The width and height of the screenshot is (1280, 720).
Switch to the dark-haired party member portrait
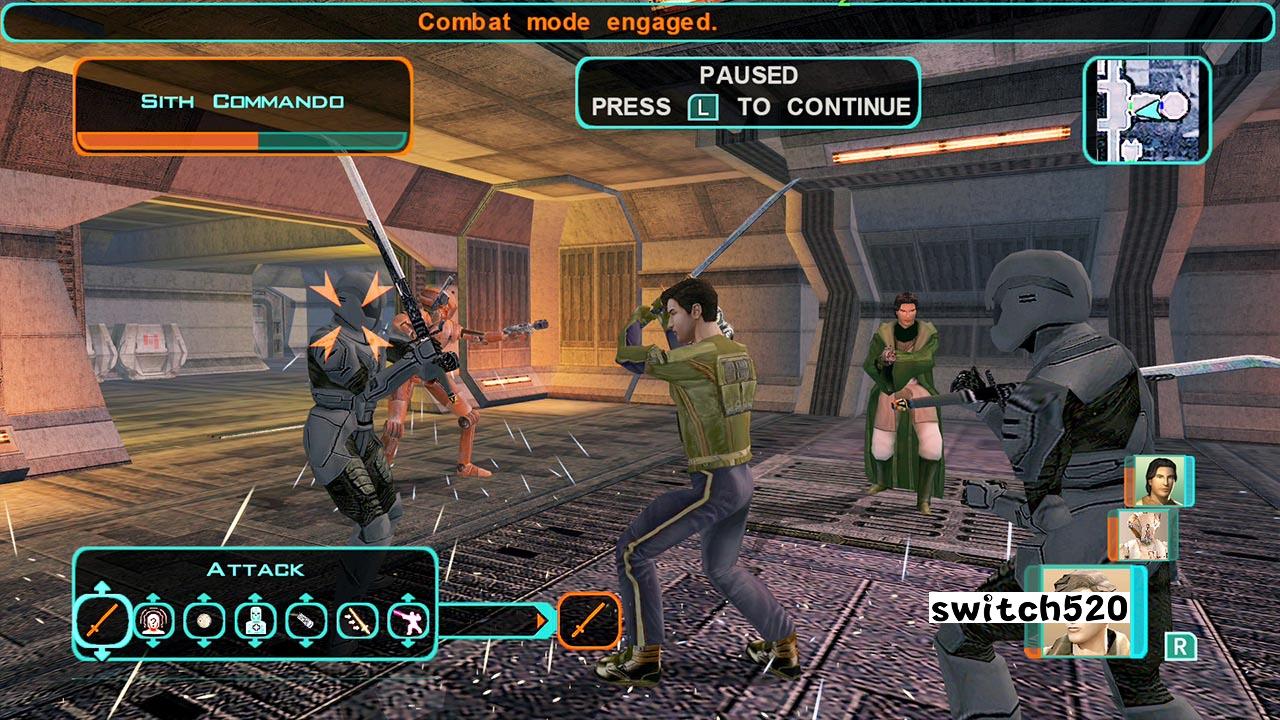coord(1160,482)
